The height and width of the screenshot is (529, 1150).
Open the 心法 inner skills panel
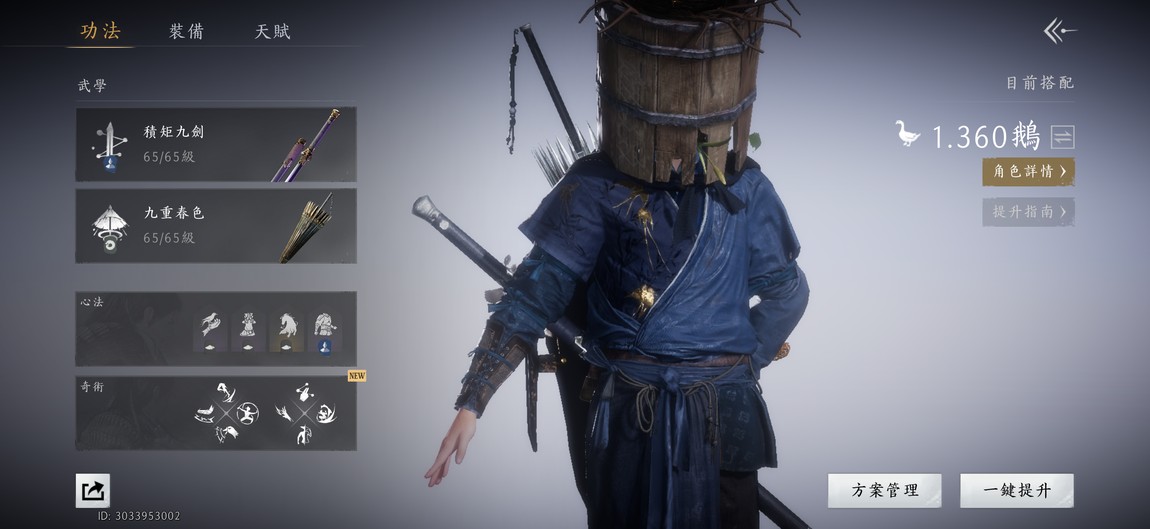[x=215, y=328]
